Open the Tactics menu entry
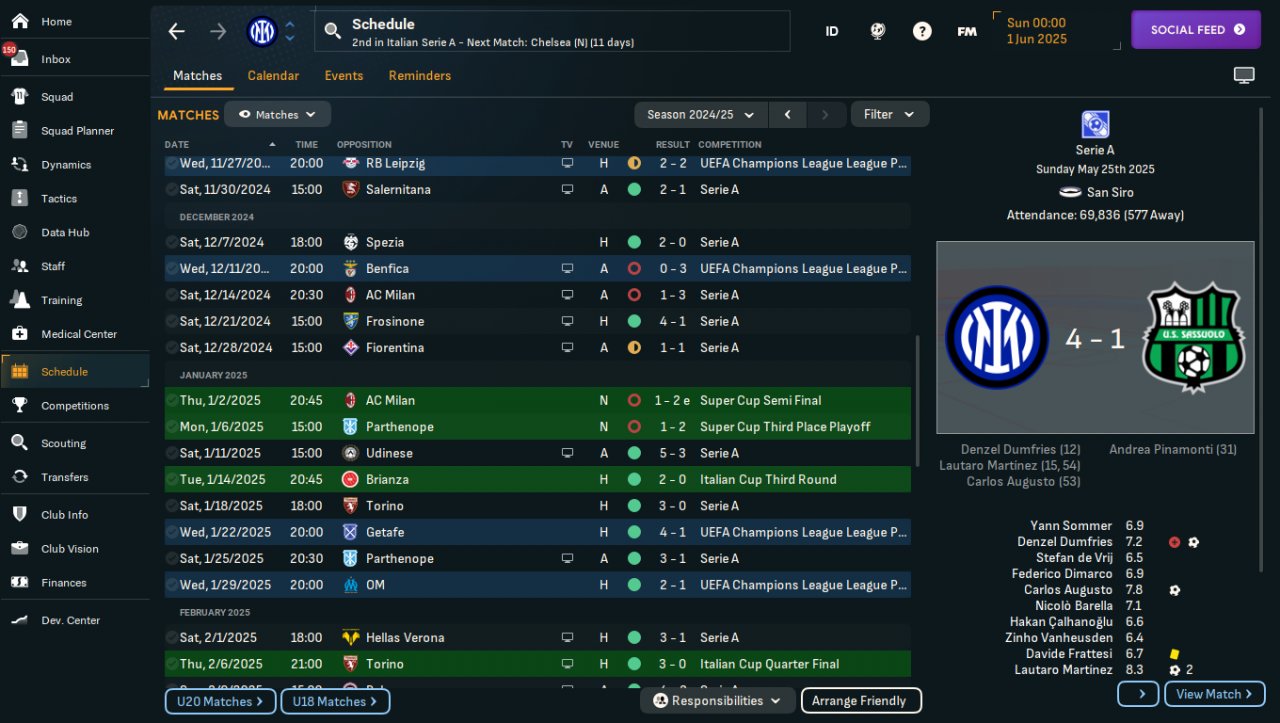1280x723 pixels. tap(59, 199)
